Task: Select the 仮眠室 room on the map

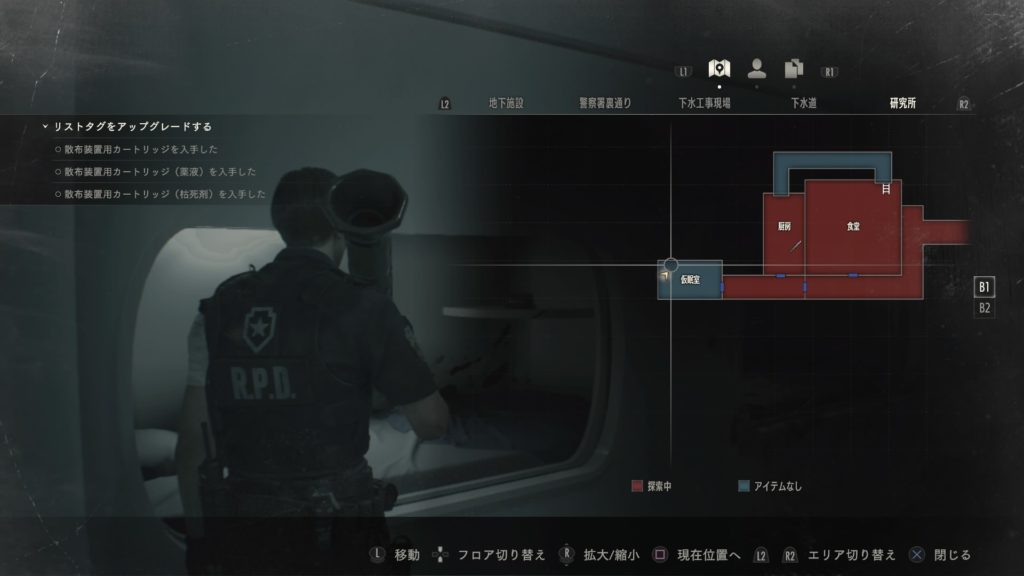Action: click(690, 281)
